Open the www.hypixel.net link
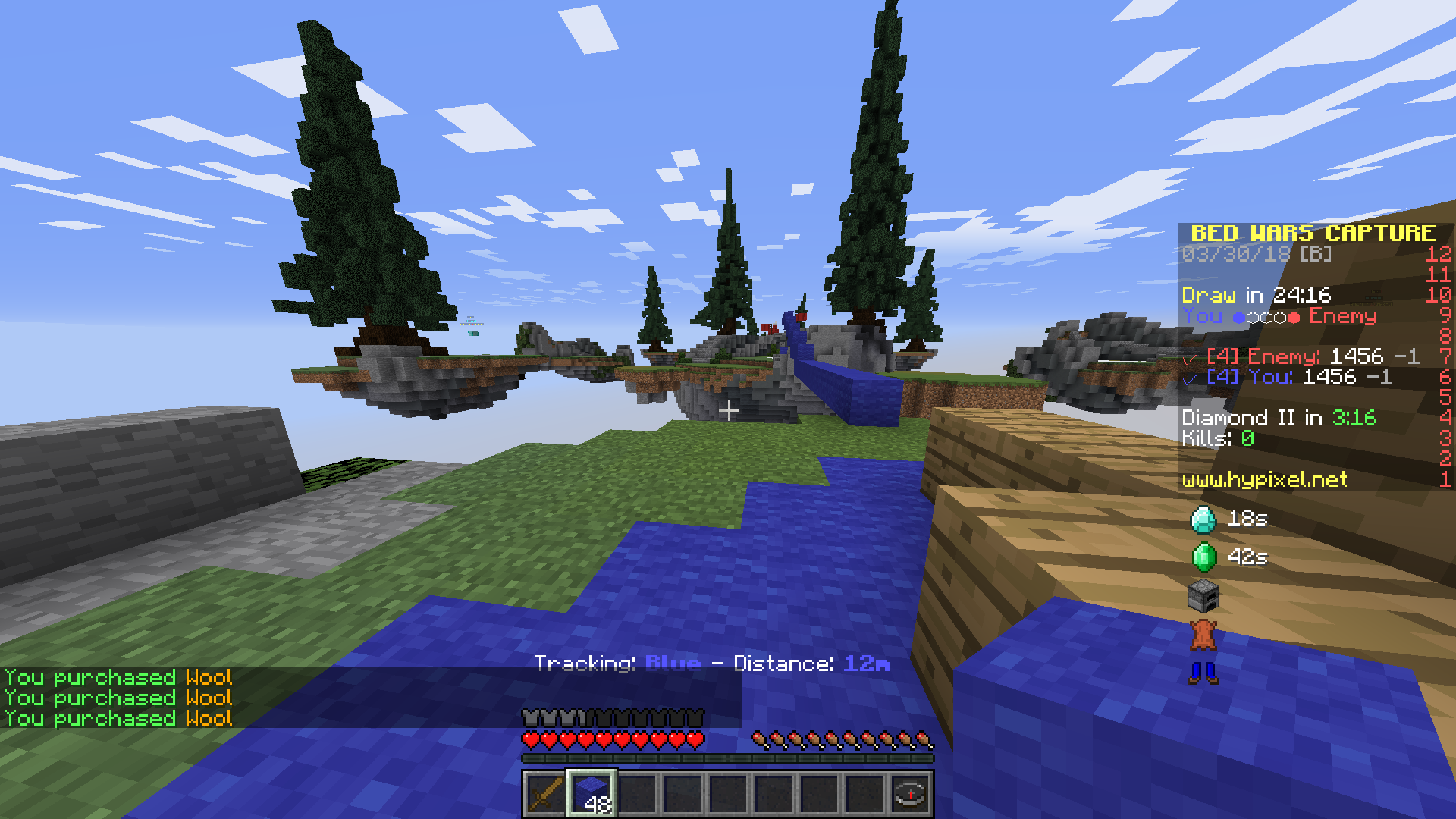 (1263, 479)
